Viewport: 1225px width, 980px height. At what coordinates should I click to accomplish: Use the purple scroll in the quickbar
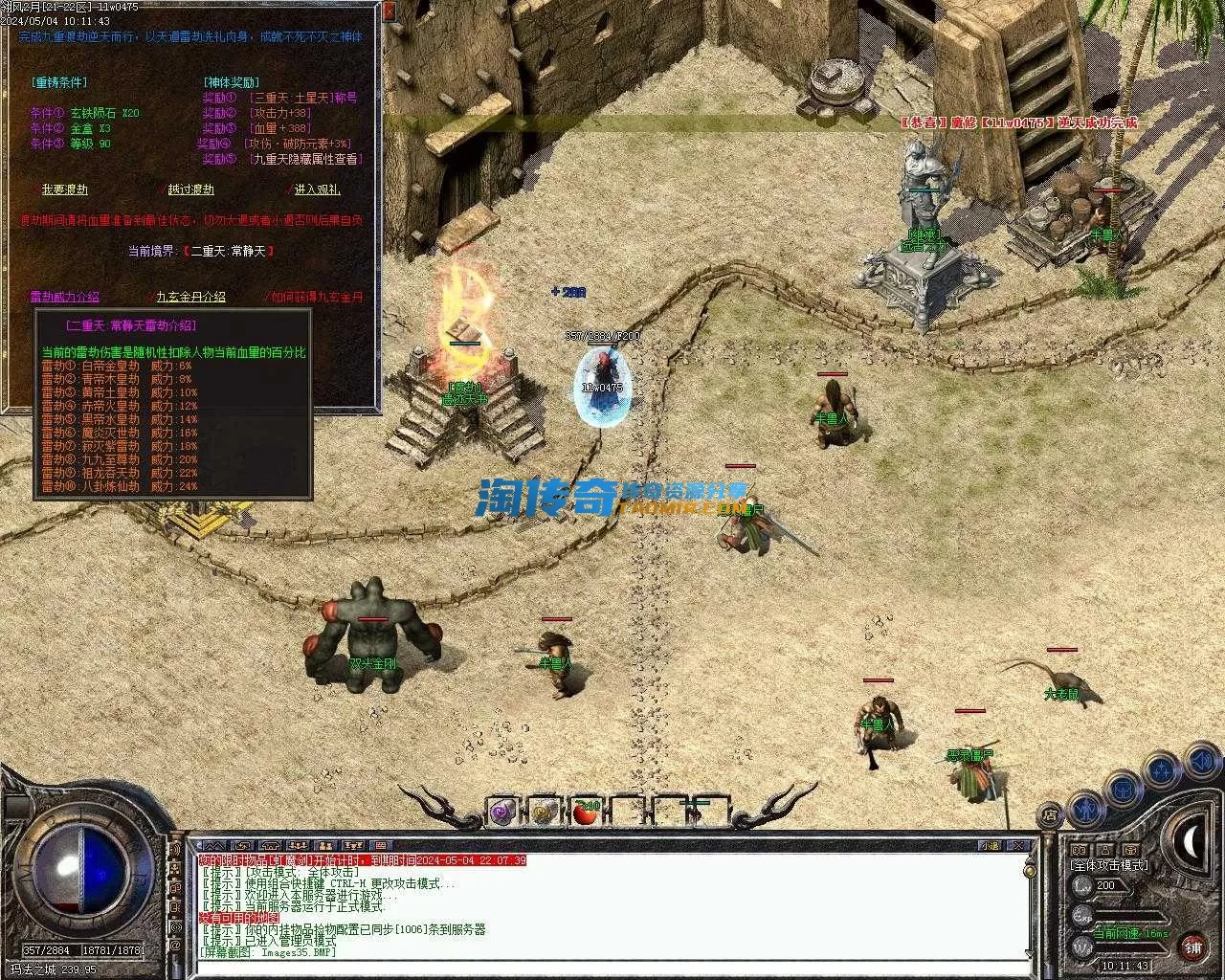point(502,813)
